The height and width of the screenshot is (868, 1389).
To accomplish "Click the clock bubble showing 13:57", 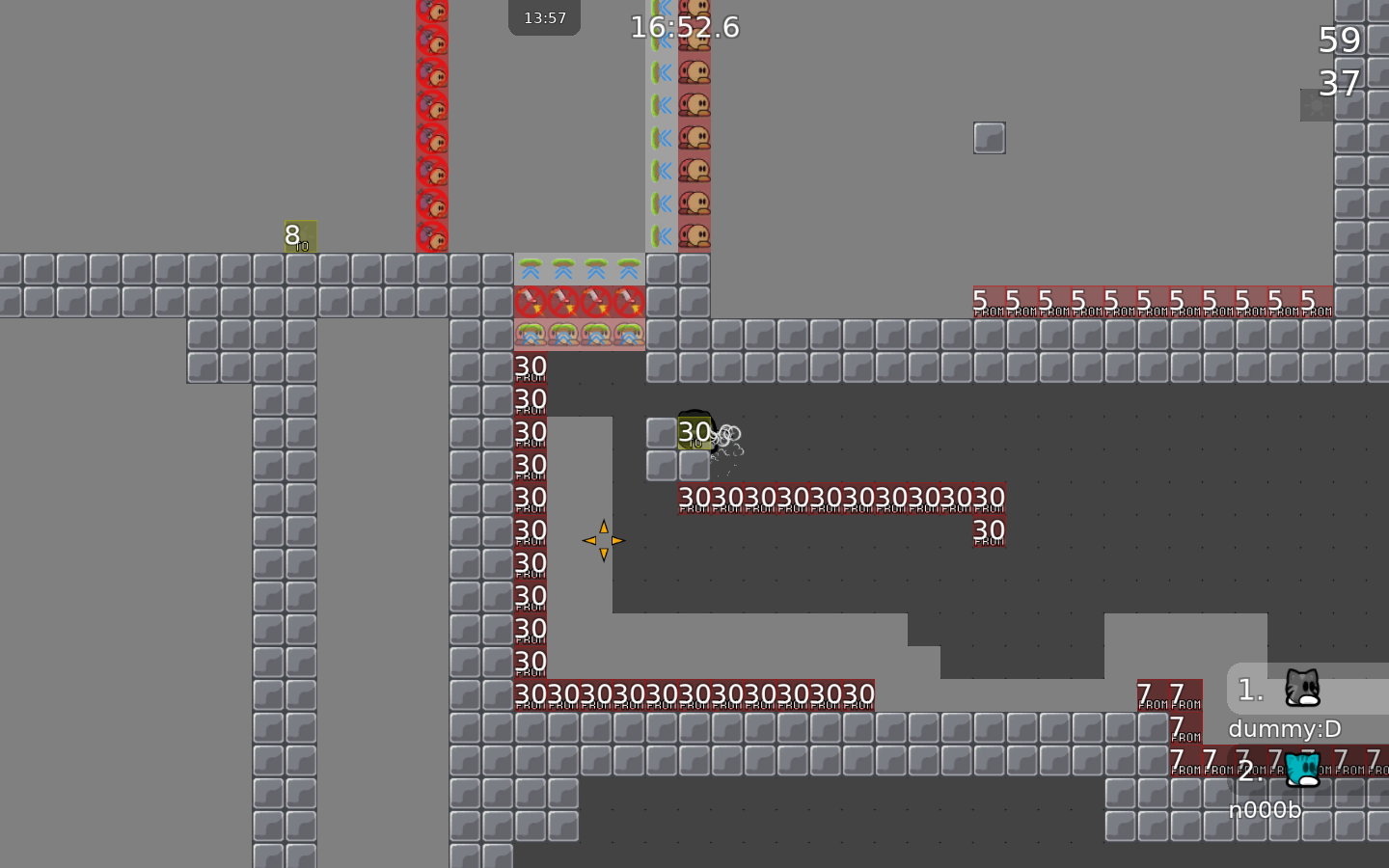I will pyautogui.click(x=544, y=16).
